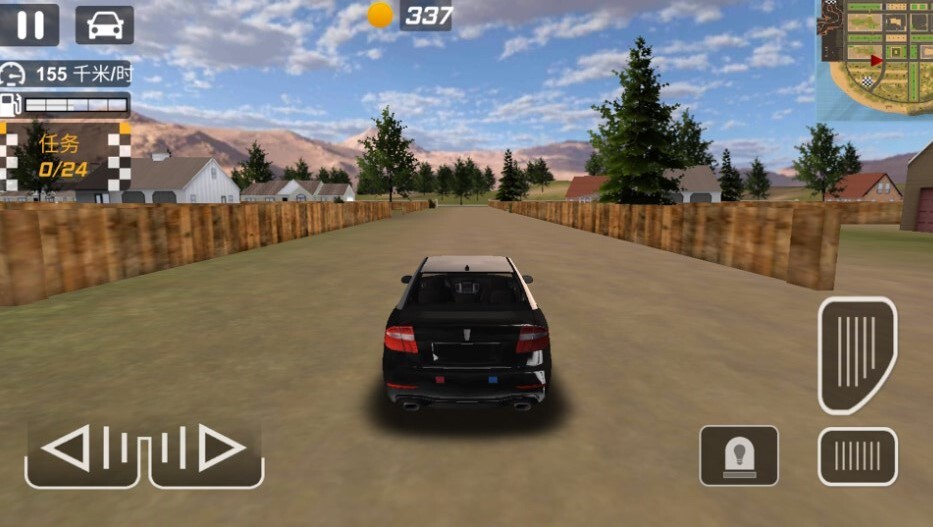Step on the gas pedal
This screenshot has width=933, height=527.
857,353
